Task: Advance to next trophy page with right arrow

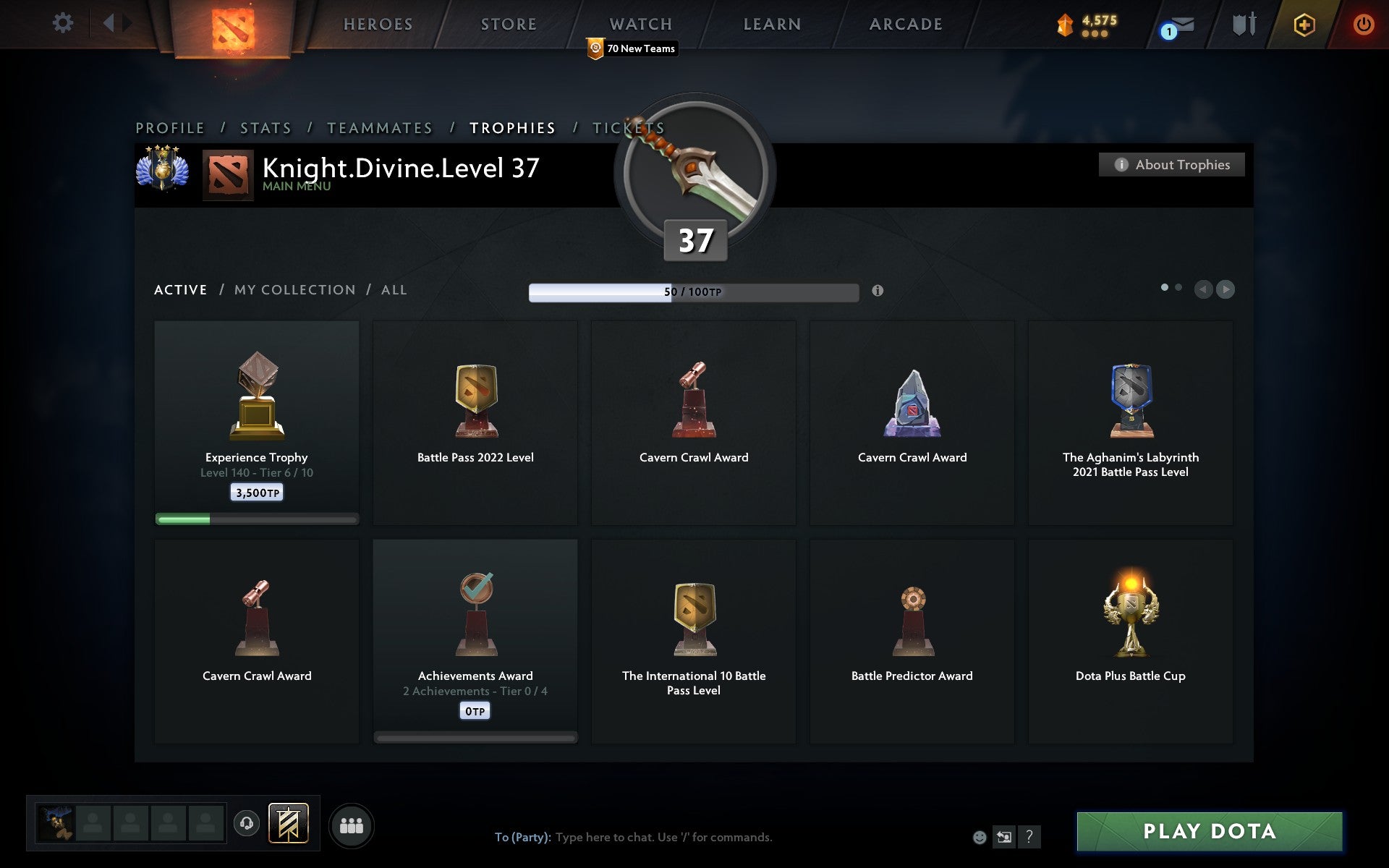Action: point(1225,289)
